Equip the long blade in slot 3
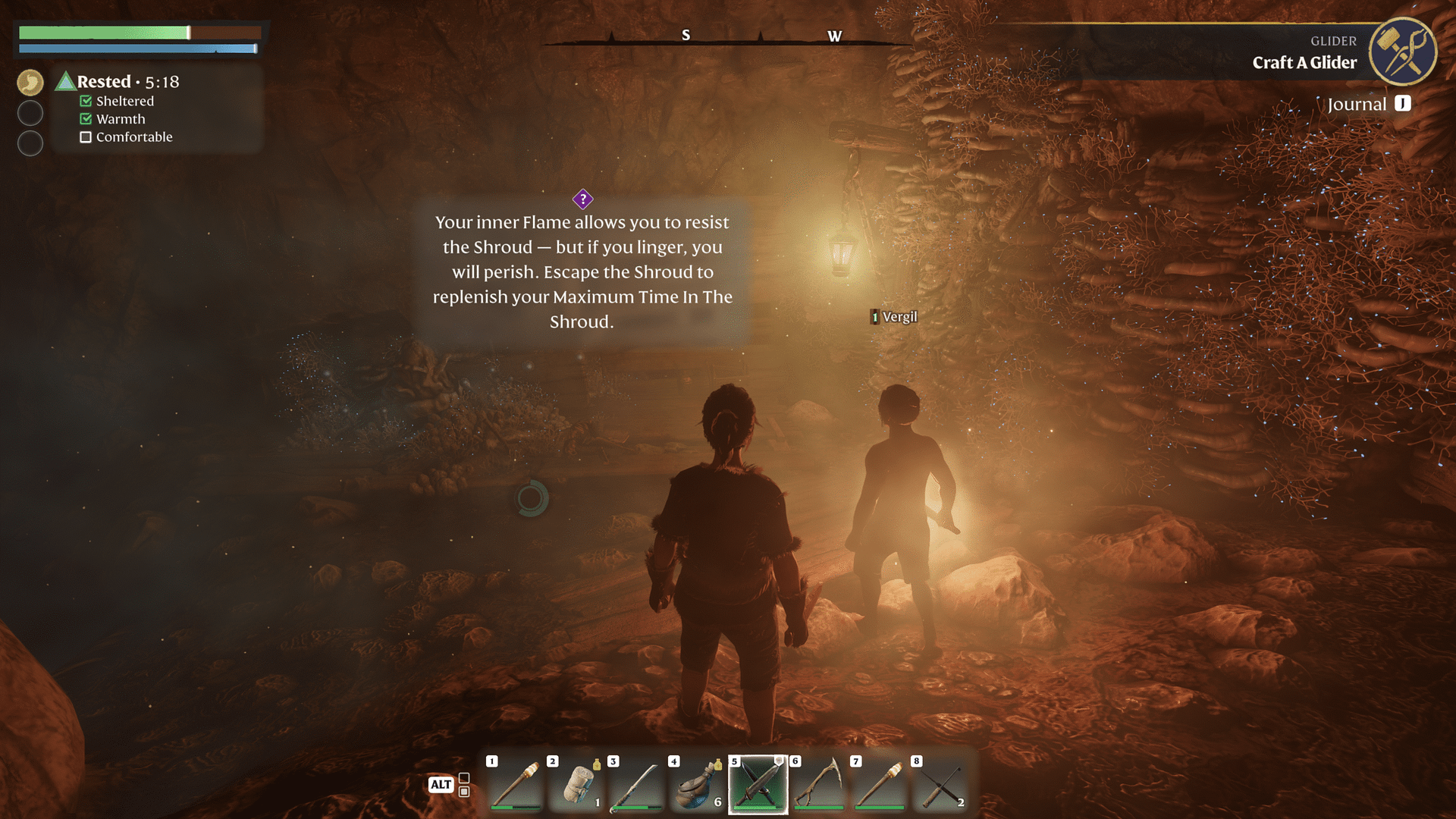The width and height of the screenshot is (1456, 819). click(637, 785)
